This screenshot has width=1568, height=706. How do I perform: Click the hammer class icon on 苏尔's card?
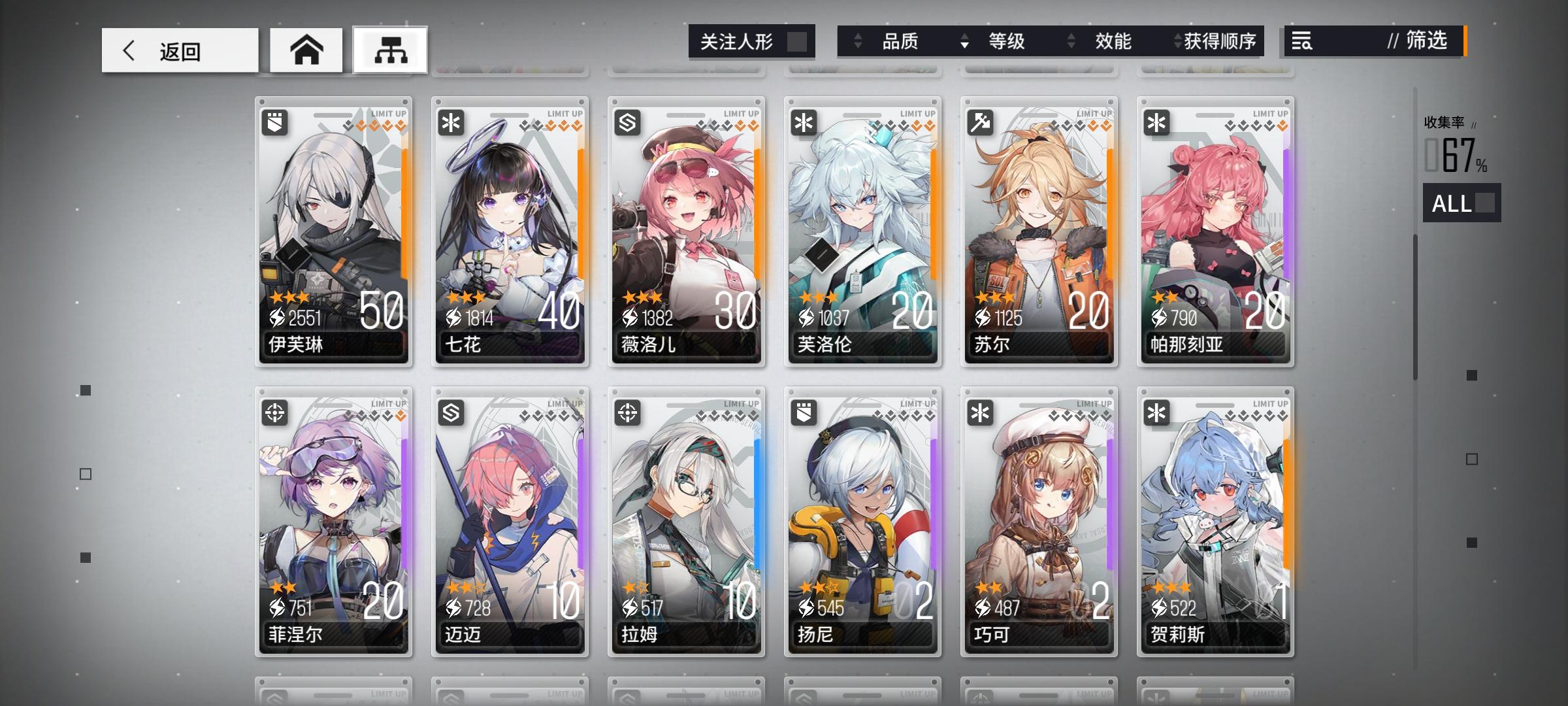pyautogui.click(x=980, y=122)
